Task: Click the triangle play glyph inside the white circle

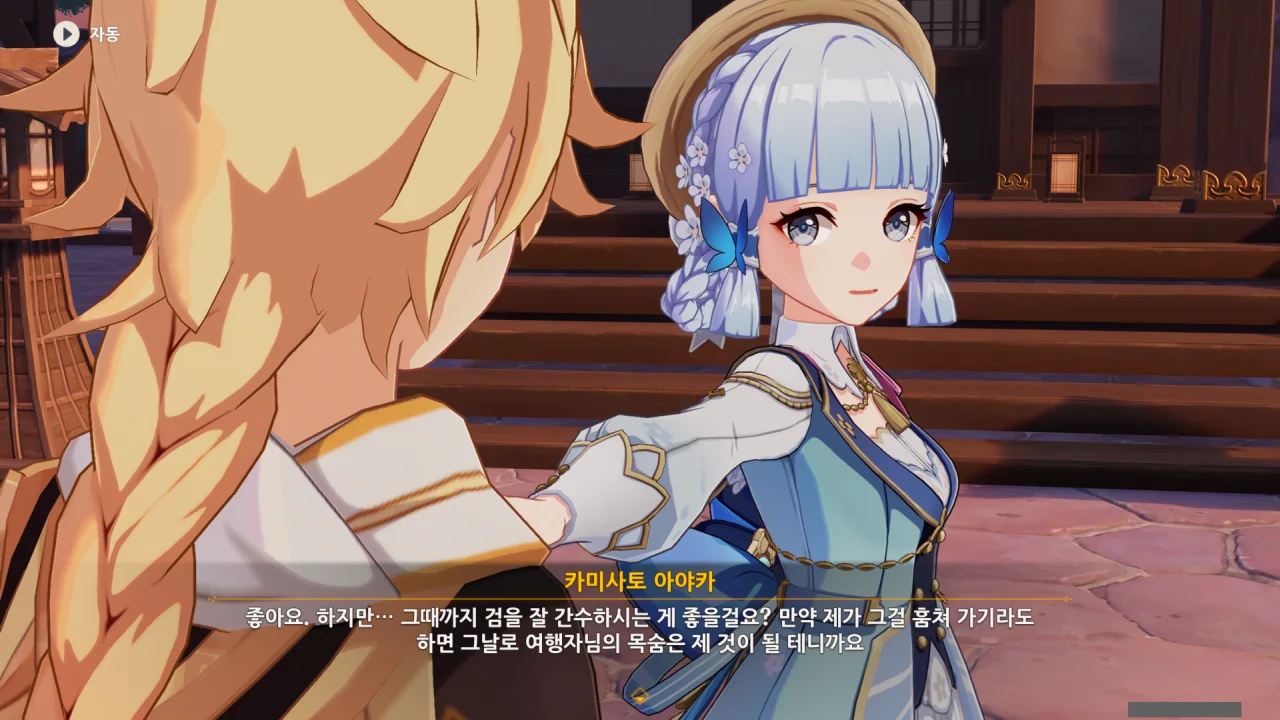Action: (x=66, y=31)
